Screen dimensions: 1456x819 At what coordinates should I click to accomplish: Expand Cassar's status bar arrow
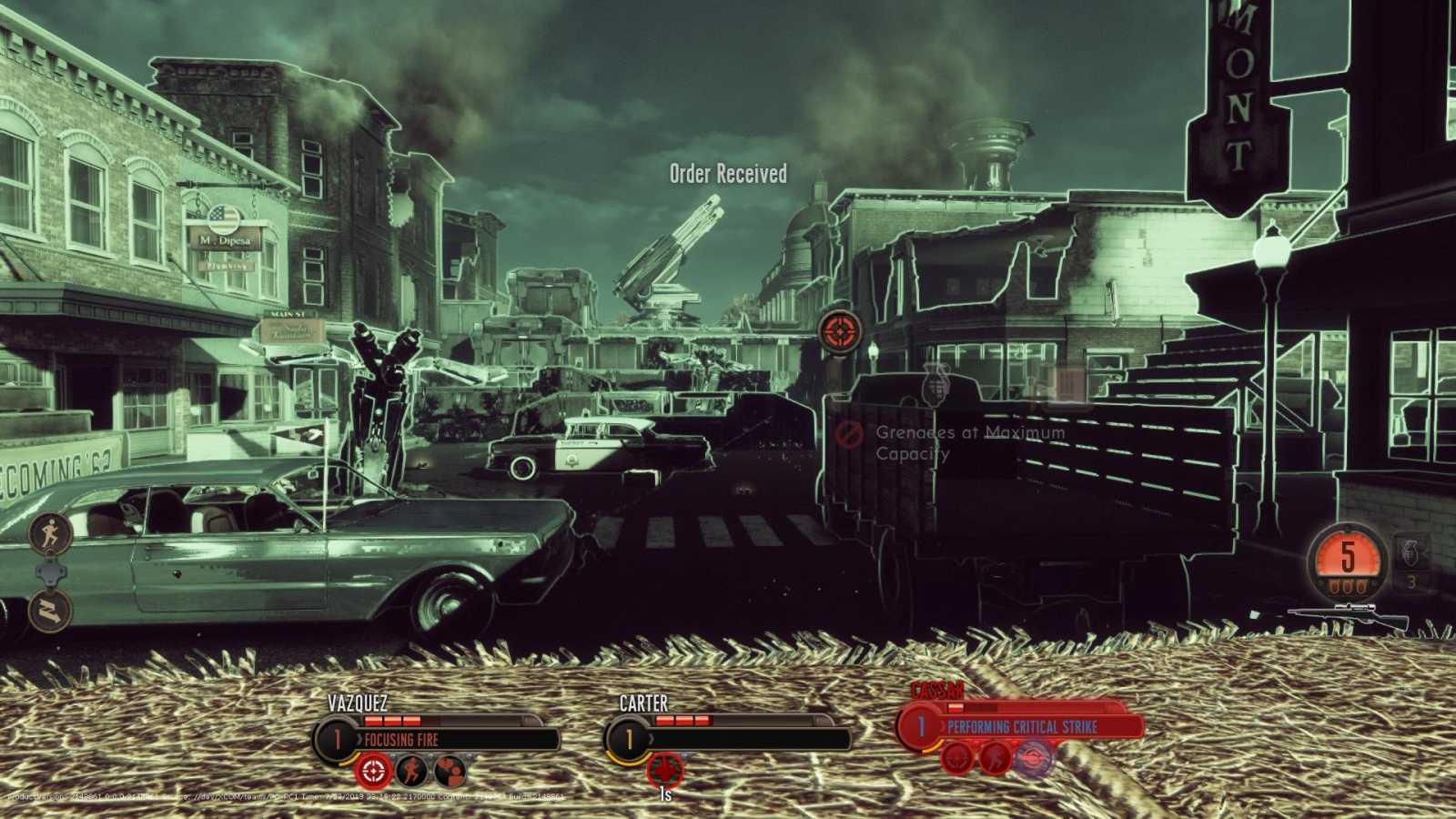click(x=942, y=726)
